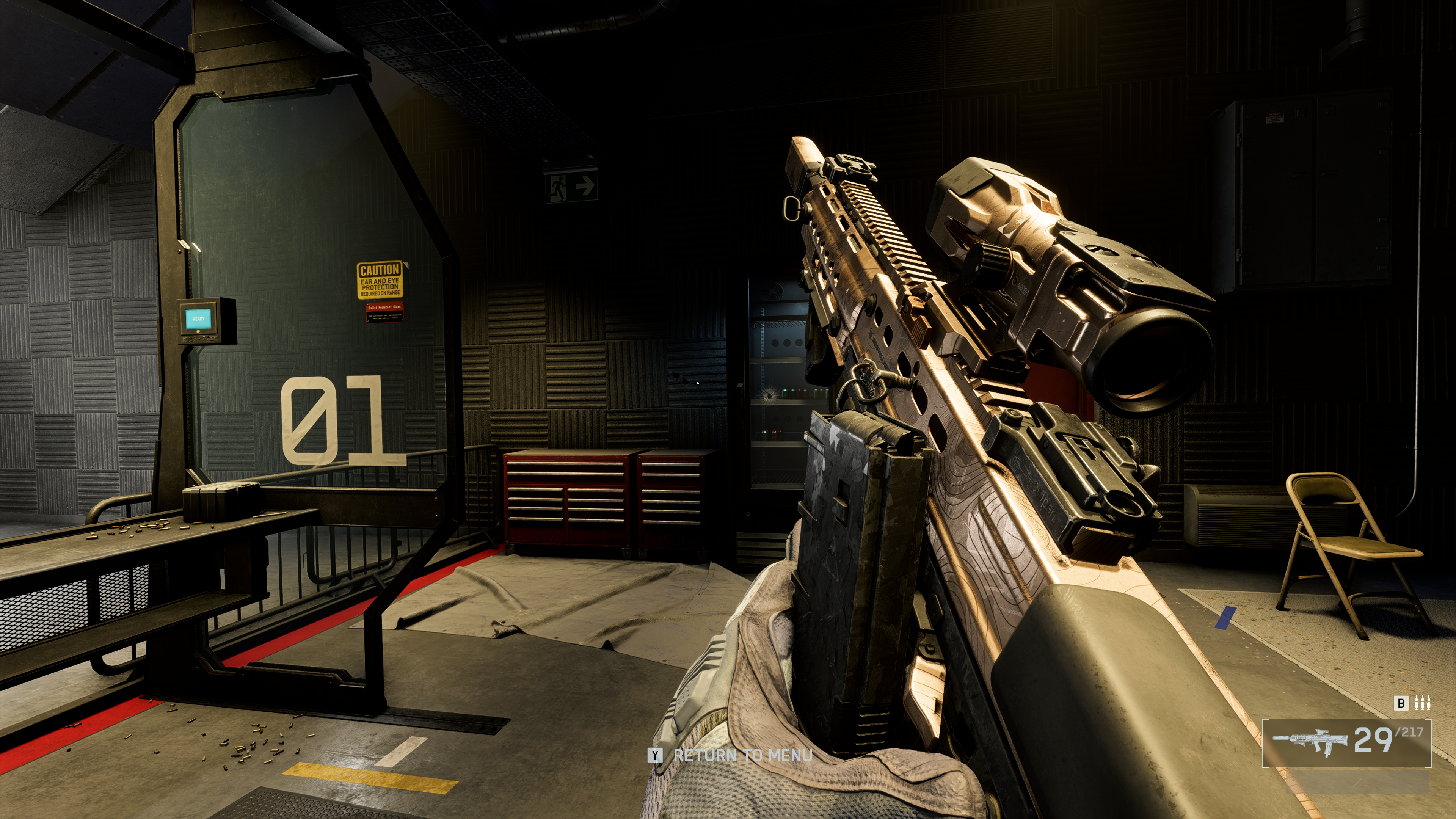Click the three-bullet fire mode icon
This screenshot has height=819, width=1456.
tap(1422, 703)
